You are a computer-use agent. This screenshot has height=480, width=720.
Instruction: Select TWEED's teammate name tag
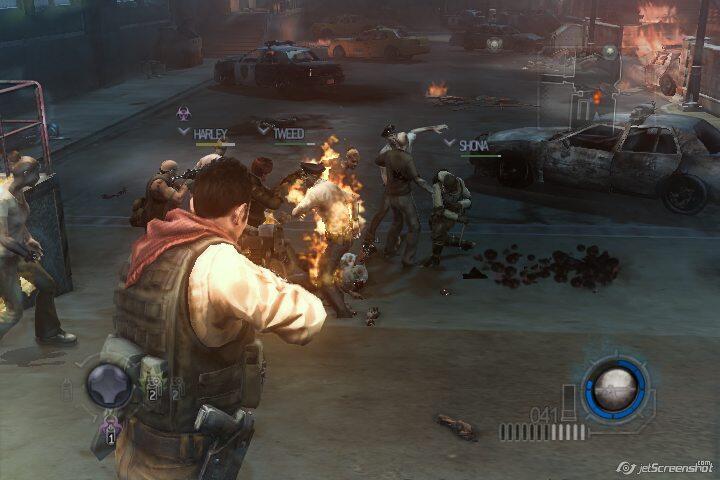click(287, 132)
